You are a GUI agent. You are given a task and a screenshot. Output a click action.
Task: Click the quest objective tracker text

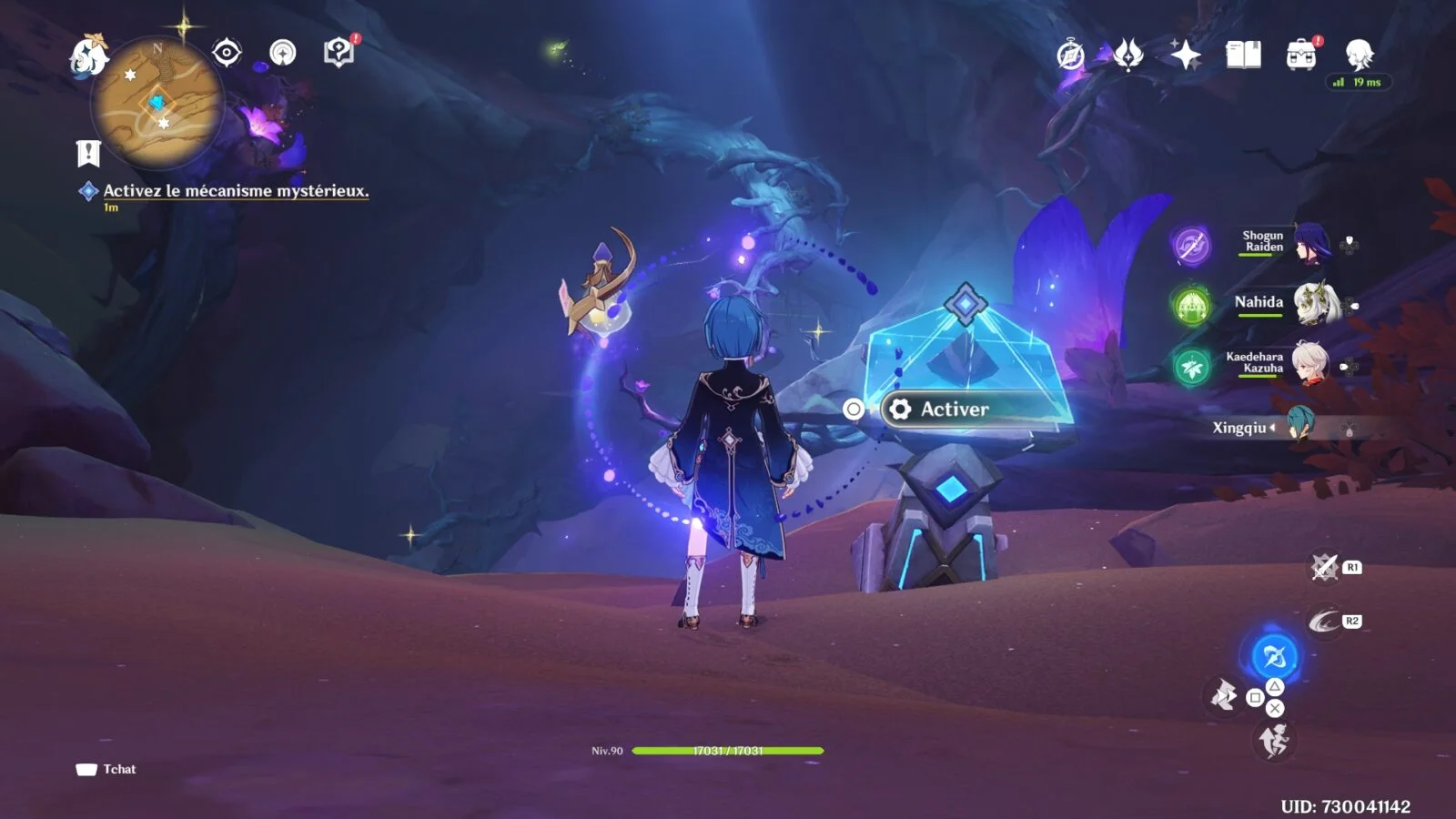pyautogui.click(x=236, y=191)
